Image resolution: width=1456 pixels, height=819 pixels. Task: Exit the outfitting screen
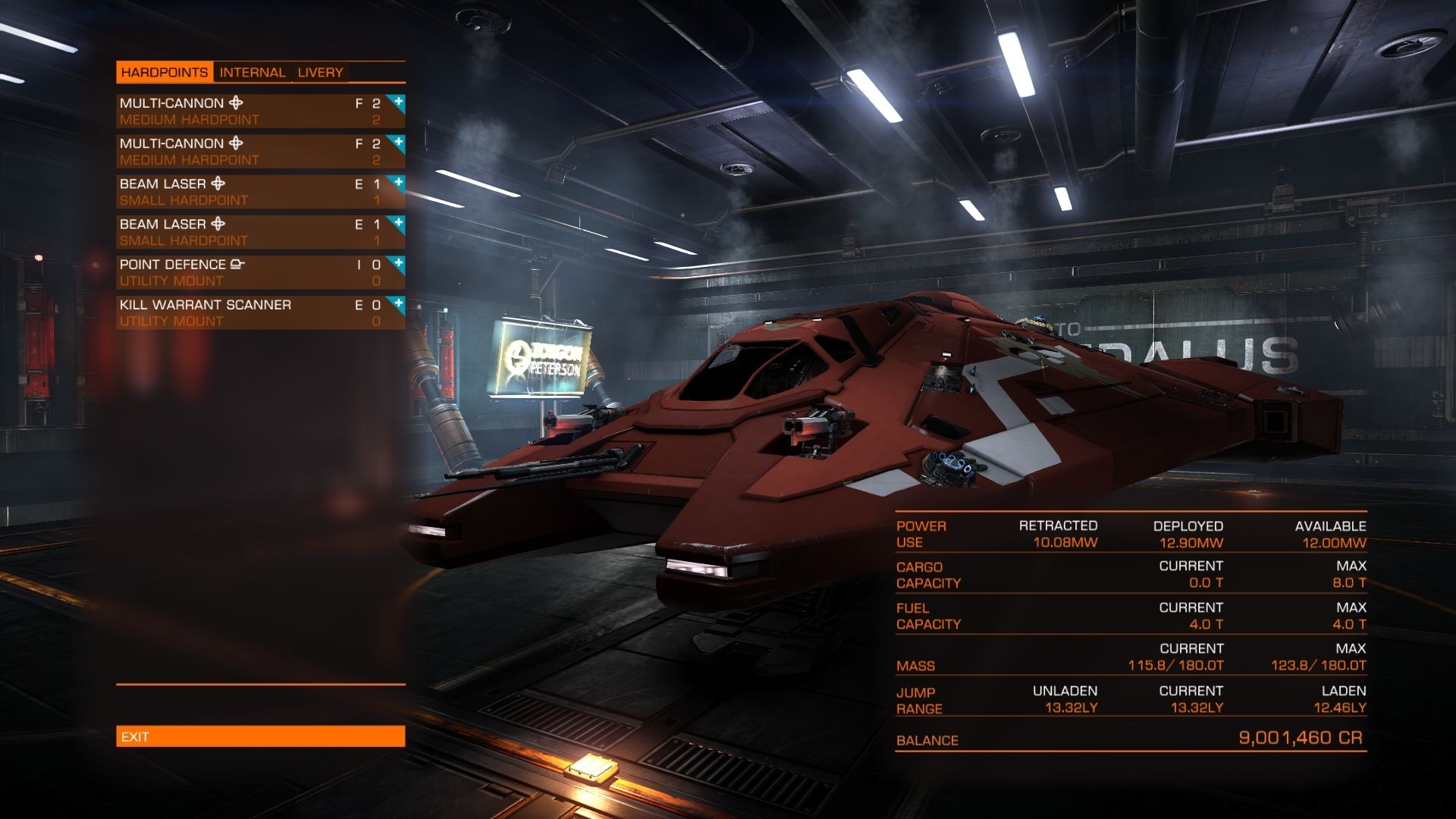(x=260, y=736)
